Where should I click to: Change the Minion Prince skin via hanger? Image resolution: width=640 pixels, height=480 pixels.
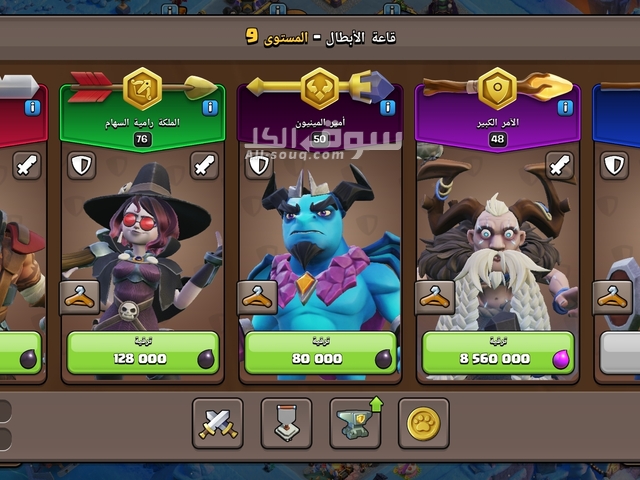pyautogui.click(x=258, y=297)
